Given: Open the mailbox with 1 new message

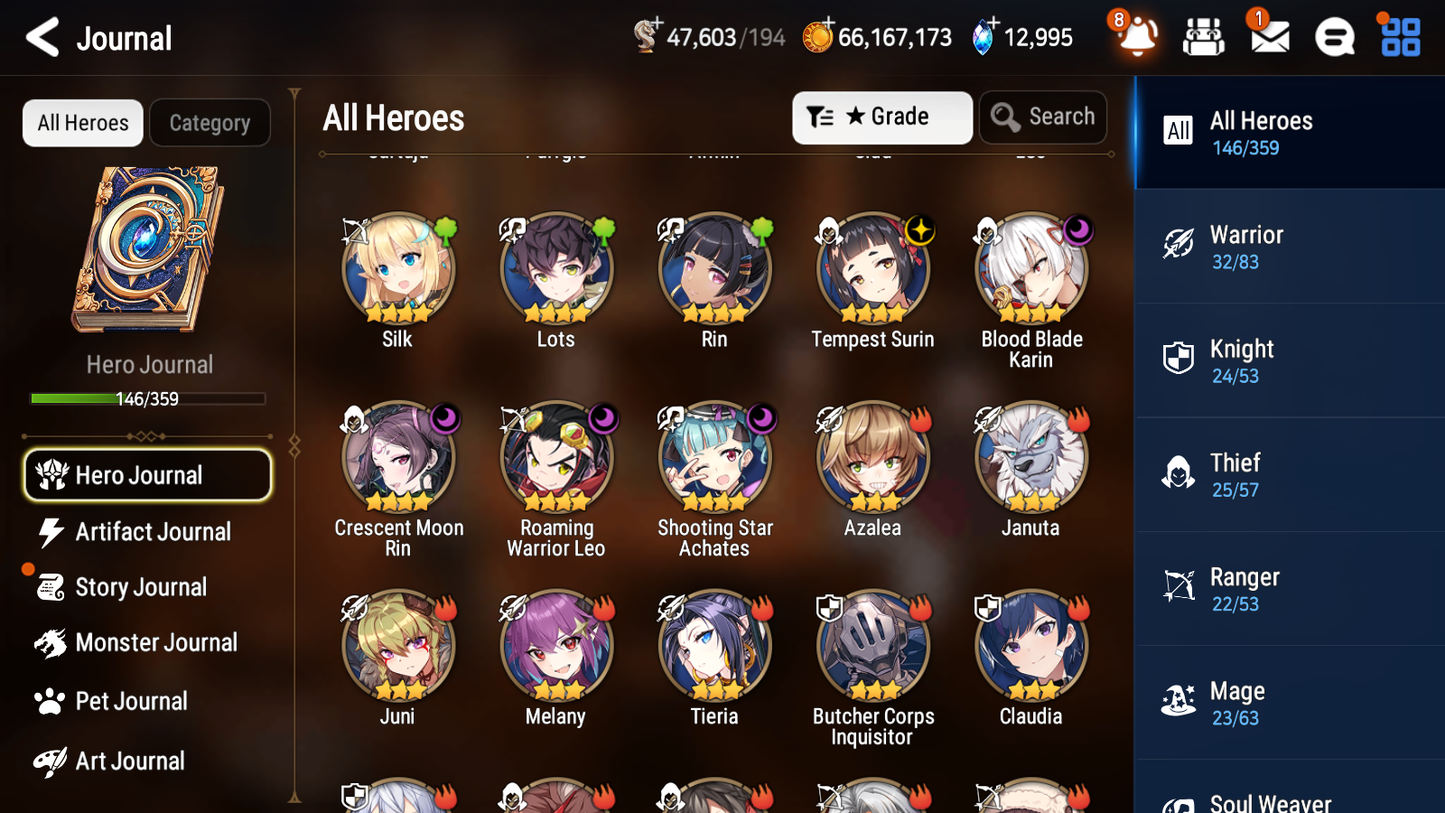Looking at the screenshot, I should pos(1268,36).
